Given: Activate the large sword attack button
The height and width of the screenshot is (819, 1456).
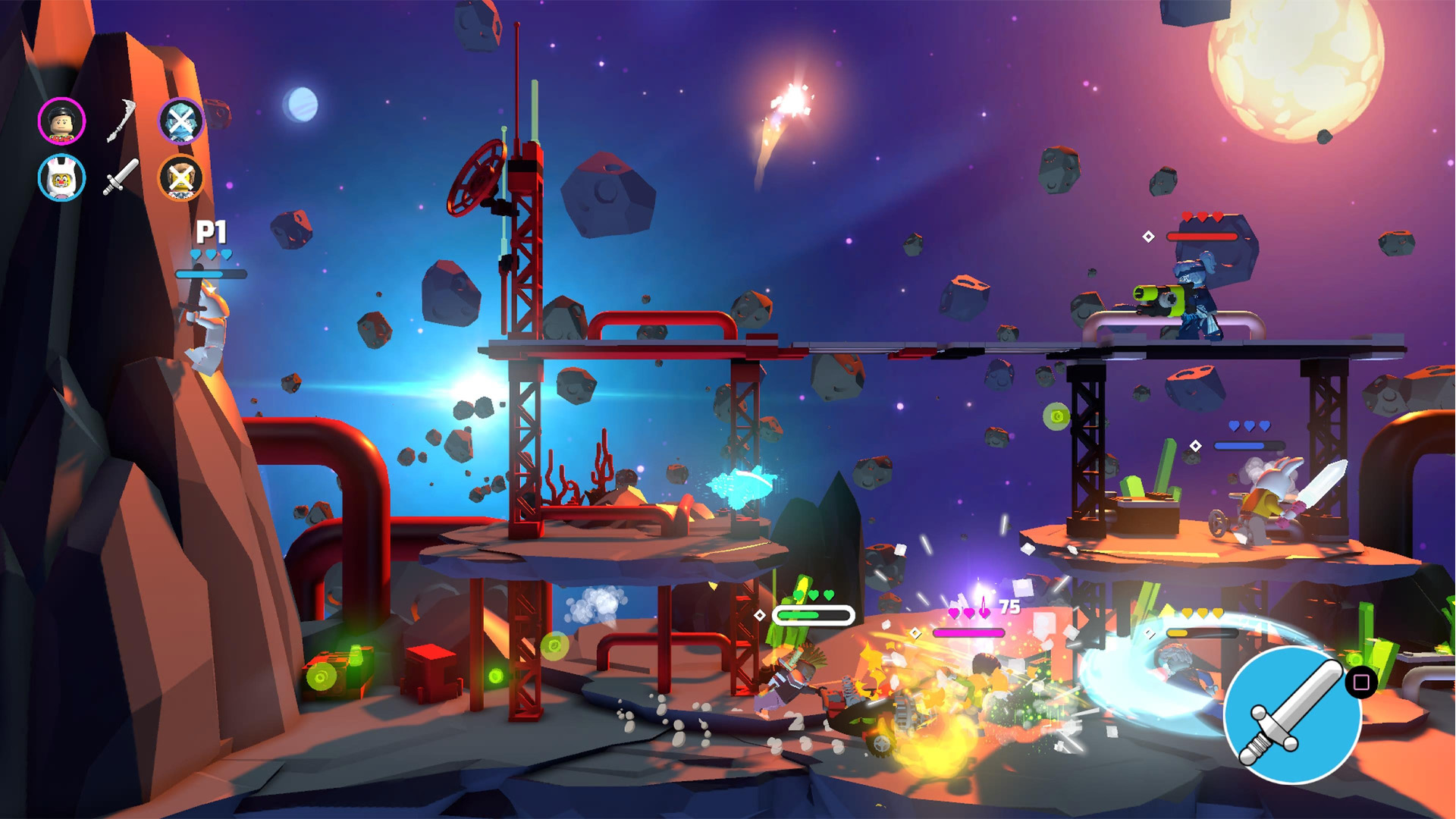Looking at the screenshot, I should pos(1291,714).
